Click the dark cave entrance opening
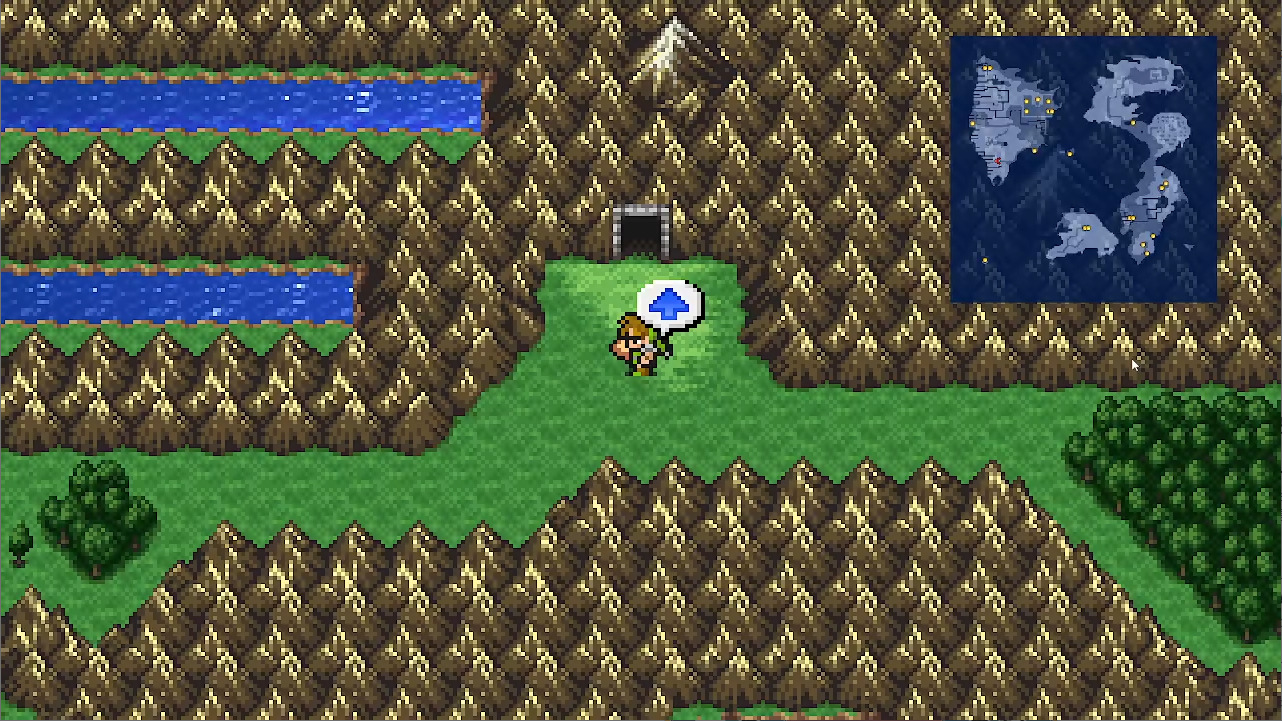This screenshot has height=721, width=1282. (640, 232)
